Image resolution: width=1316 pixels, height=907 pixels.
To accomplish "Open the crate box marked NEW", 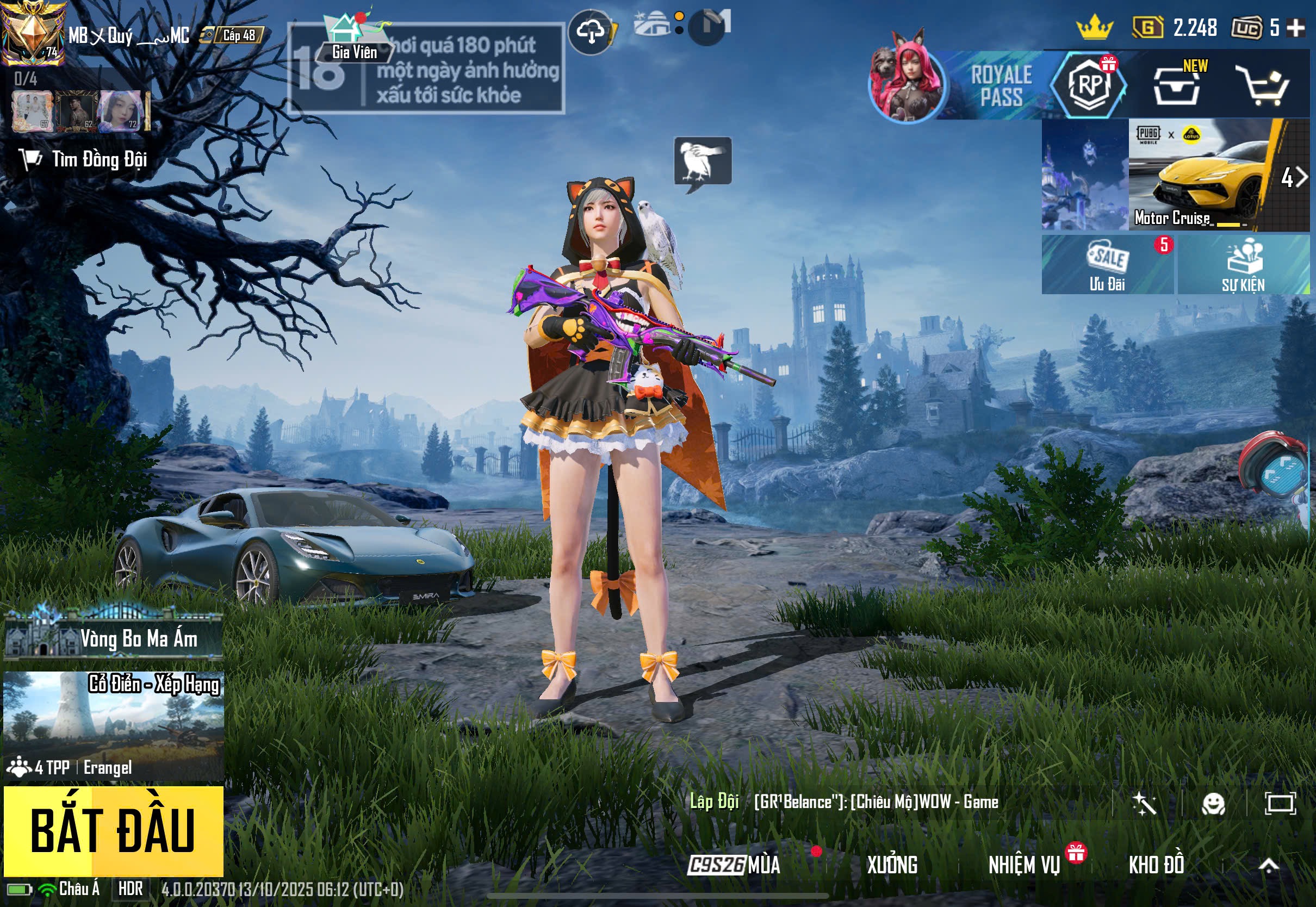I will tap(1177, 86).
